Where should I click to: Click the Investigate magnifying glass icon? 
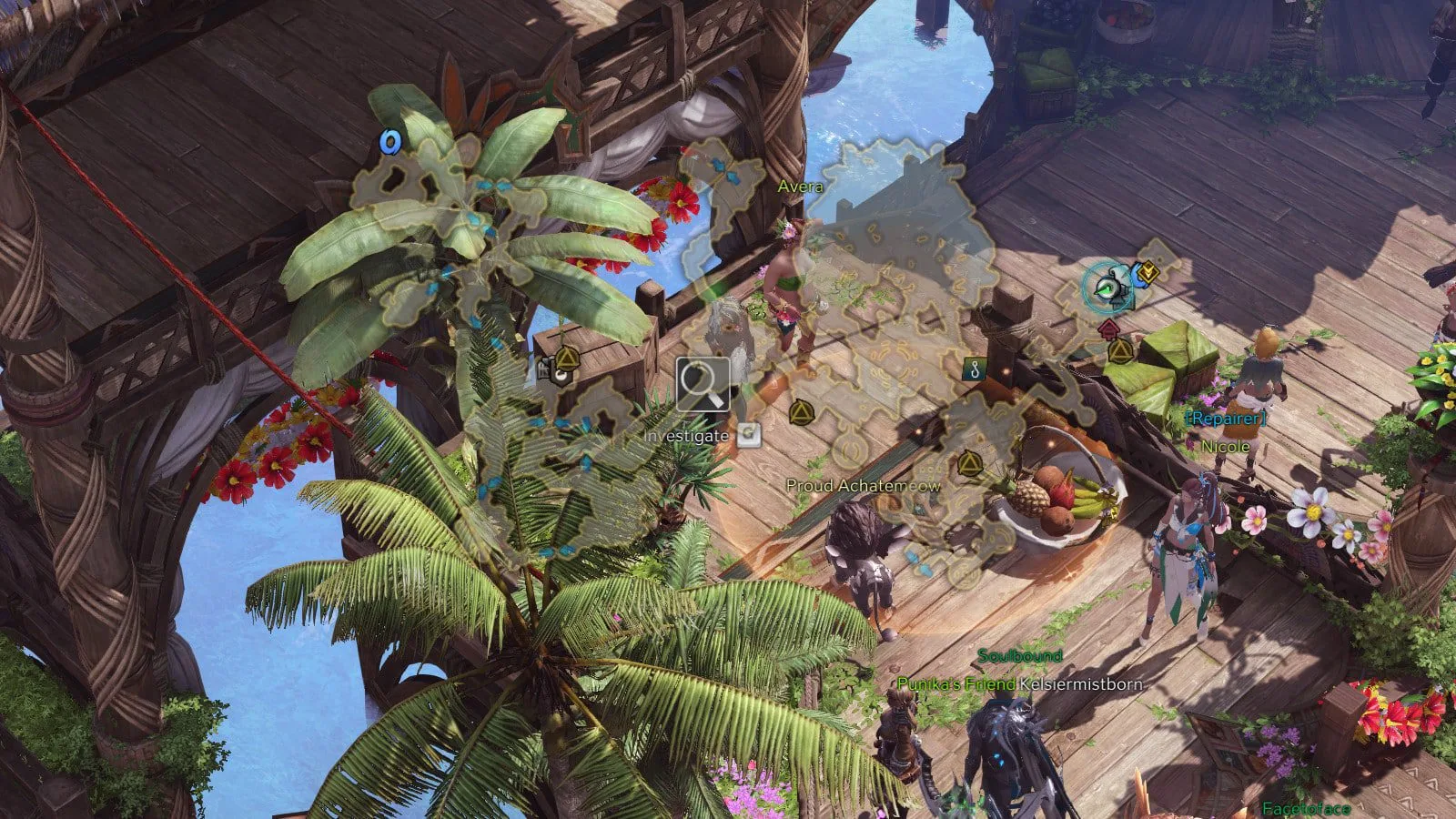tap(703, 385)
